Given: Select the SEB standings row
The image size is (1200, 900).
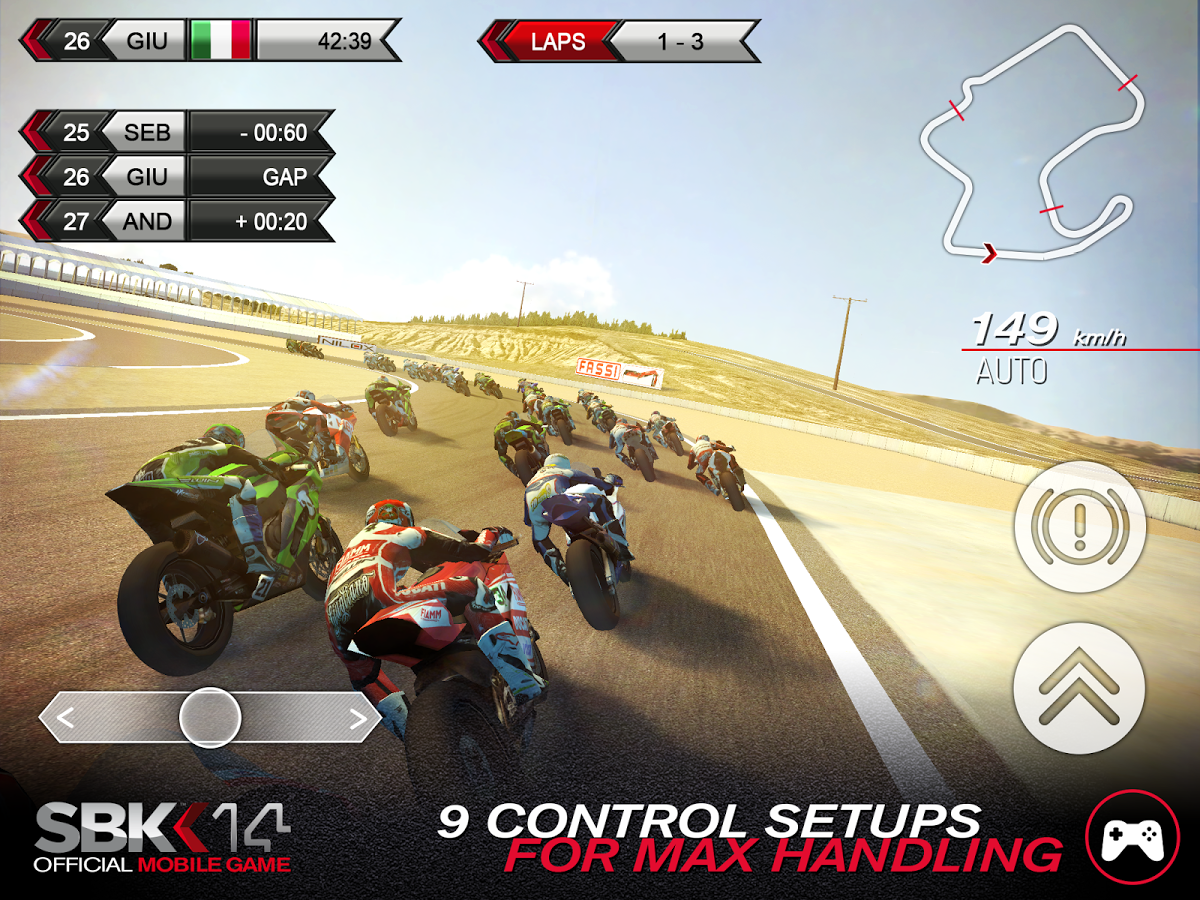Looking at the screenshot, I should pyautogui.click(x=178, y=132).
